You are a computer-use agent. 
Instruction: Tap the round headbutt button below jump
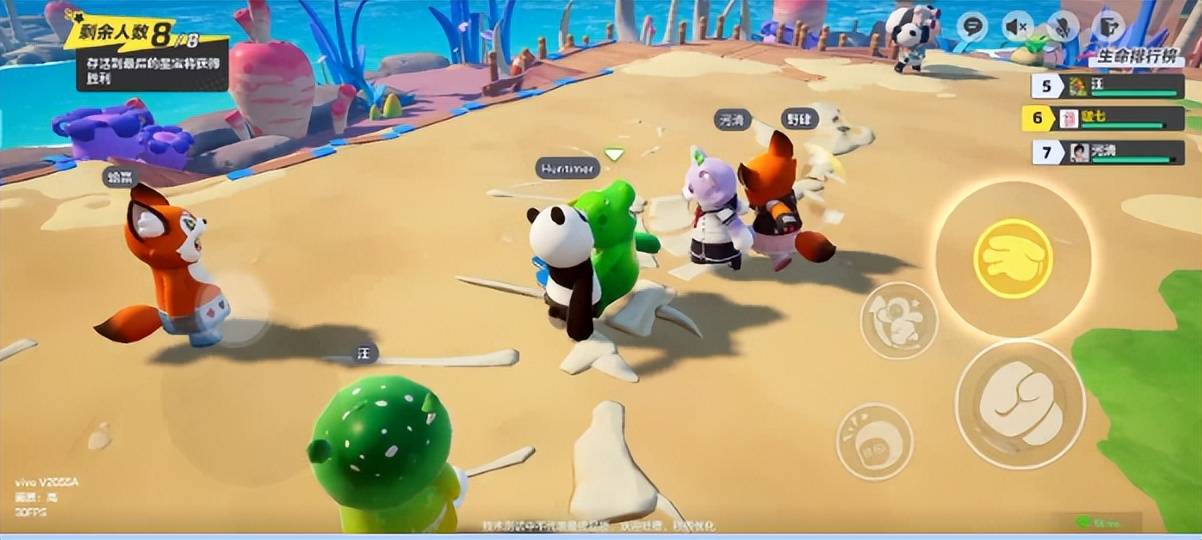click(874, 441)
